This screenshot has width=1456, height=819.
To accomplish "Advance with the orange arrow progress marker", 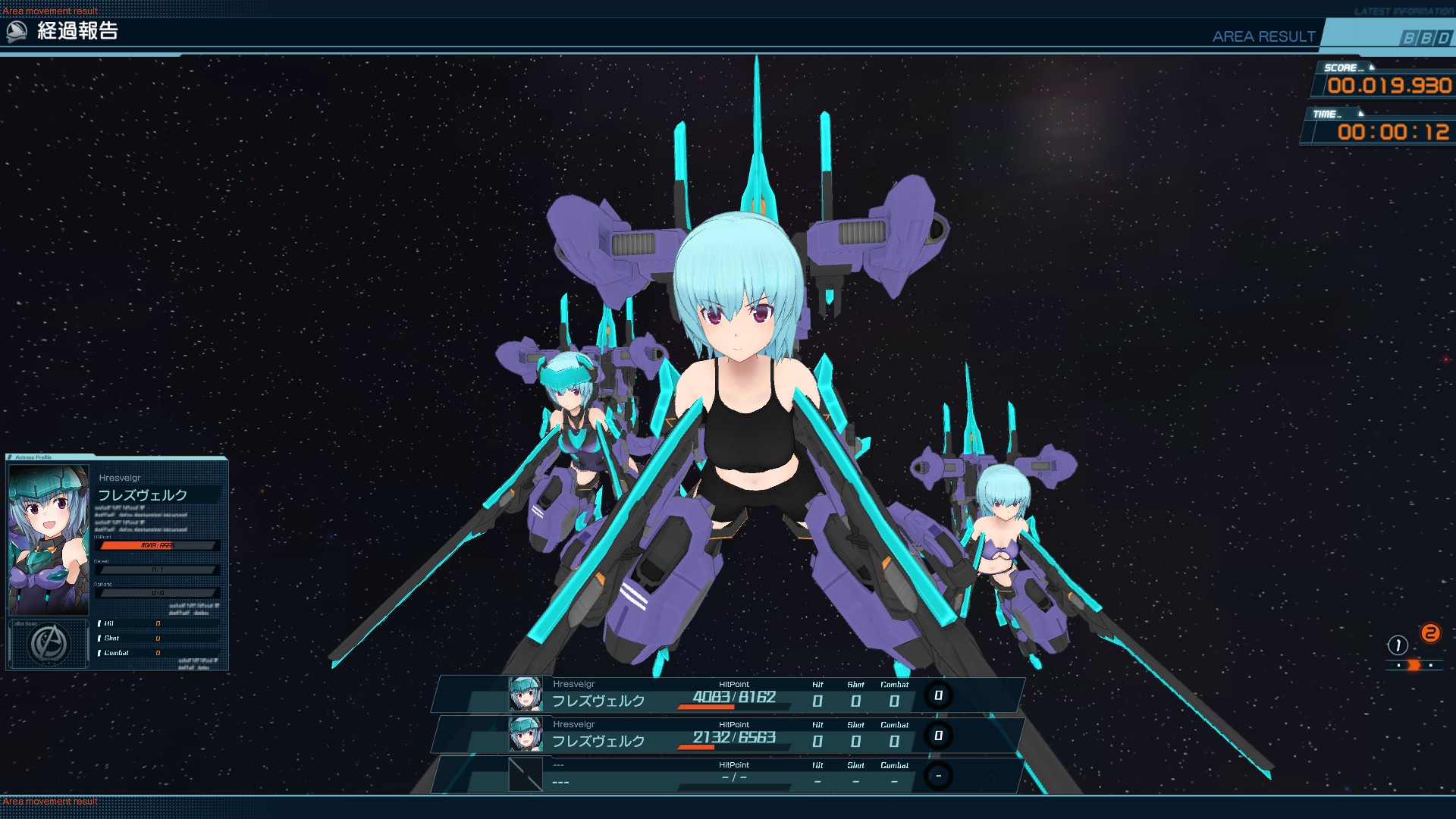I will click(x=1414, y=665).
